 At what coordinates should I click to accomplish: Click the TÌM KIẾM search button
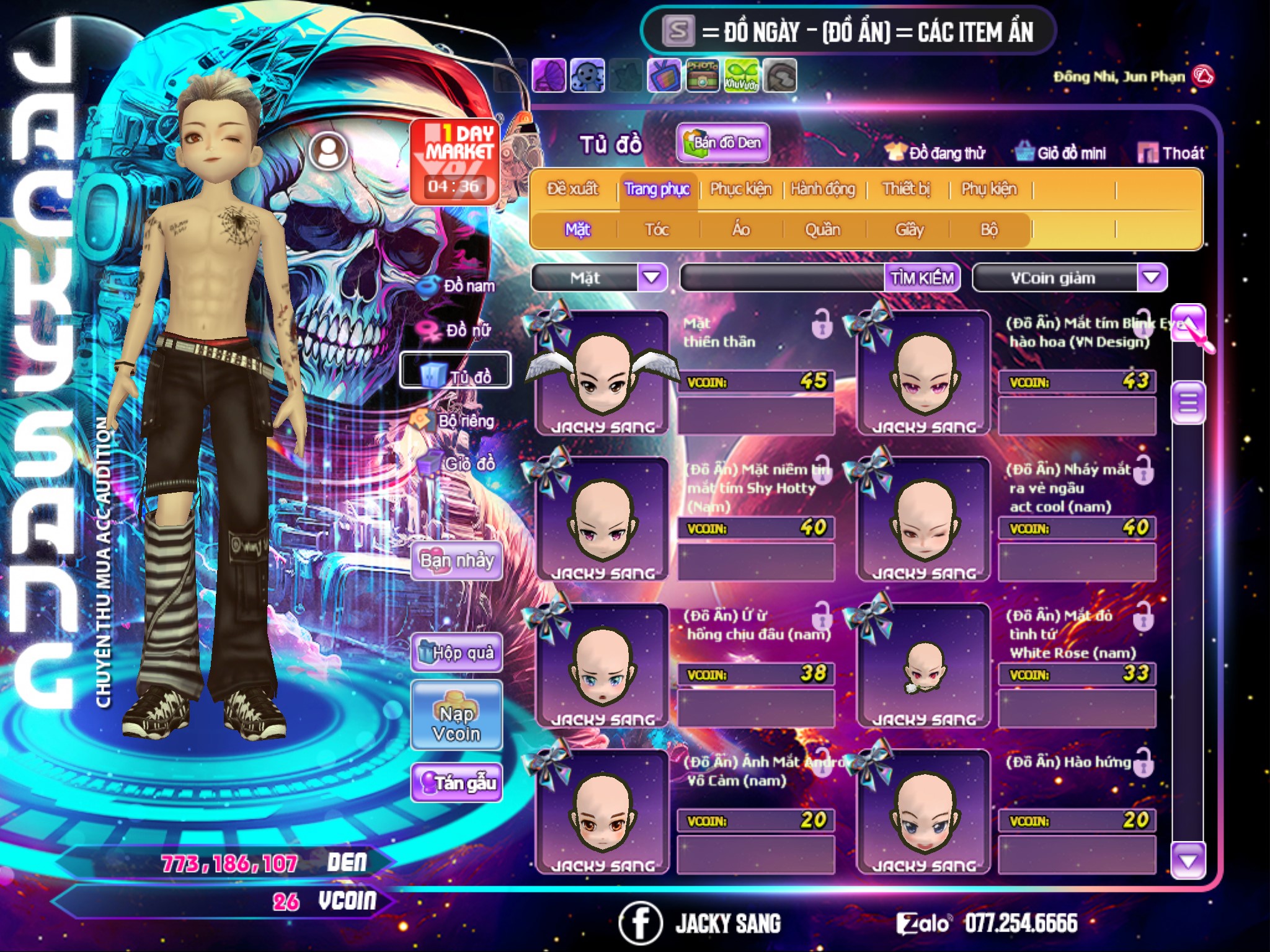922,278
